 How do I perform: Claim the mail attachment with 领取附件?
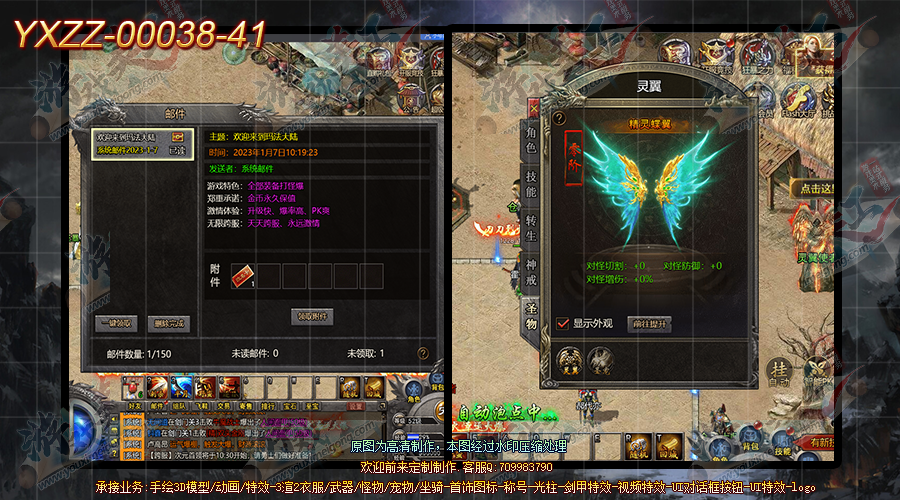pyautogui.click(x=312, y=316)
